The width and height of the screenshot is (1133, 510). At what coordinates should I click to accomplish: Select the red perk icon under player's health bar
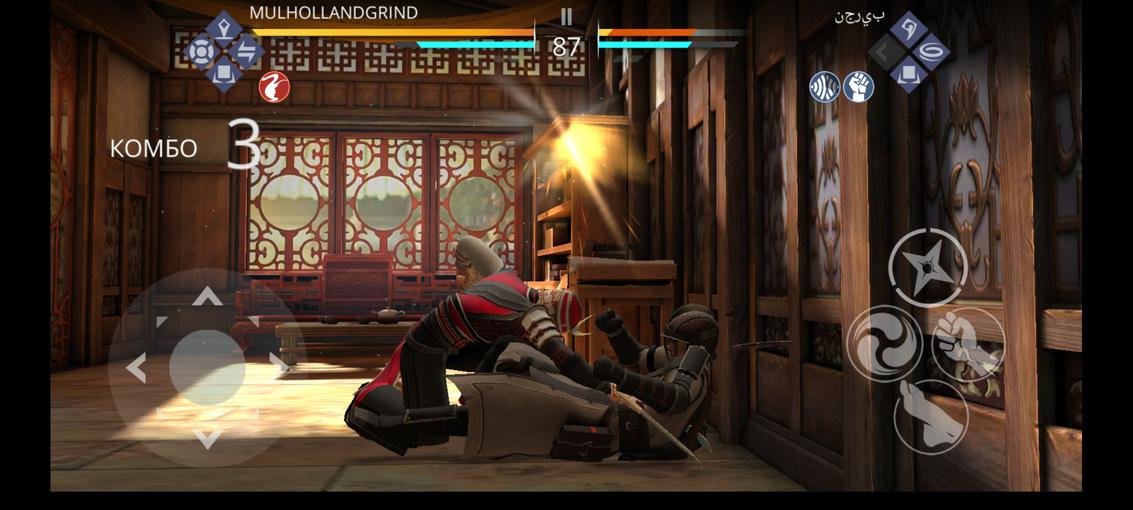click(x=273, y=87)
